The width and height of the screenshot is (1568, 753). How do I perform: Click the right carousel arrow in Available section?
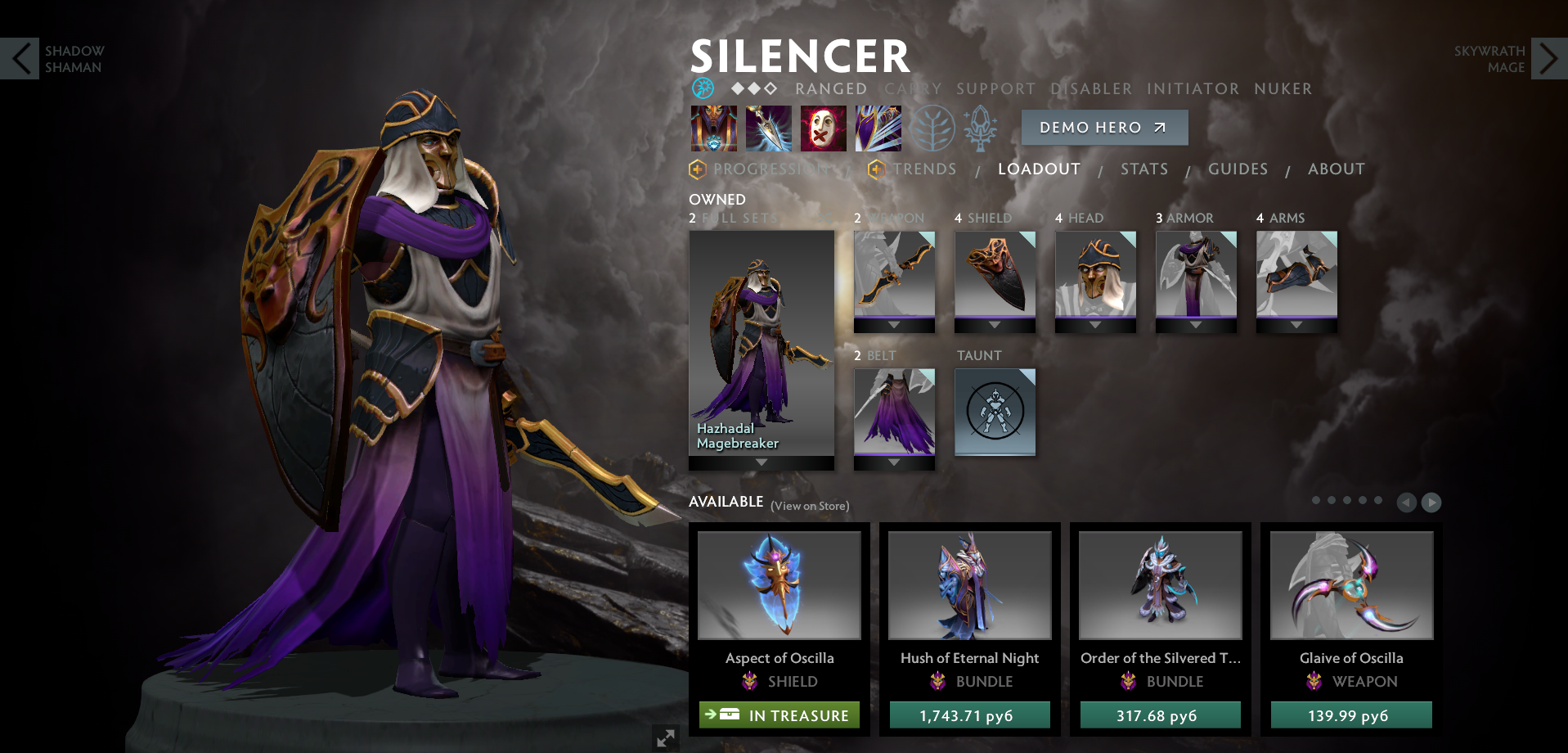click(x=1432, y=503)
